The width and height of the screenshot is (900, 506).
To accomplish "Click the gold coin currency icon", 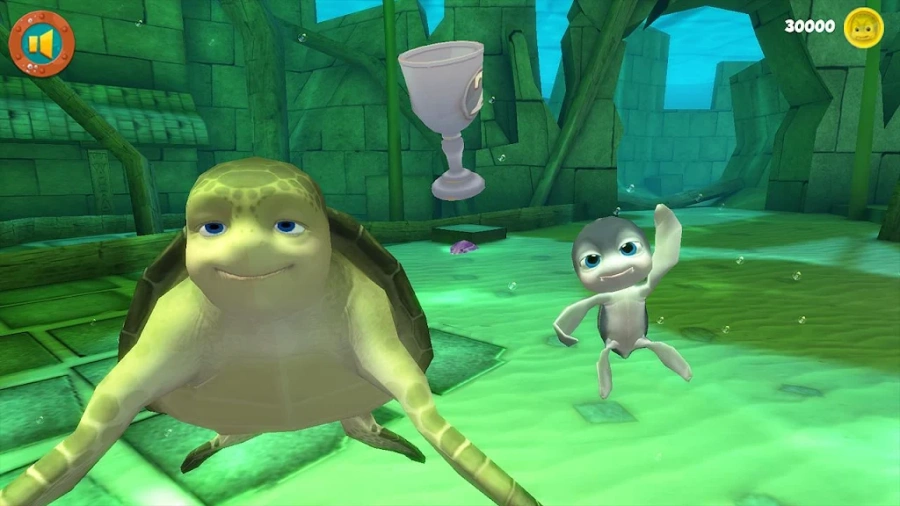I will (863, 27).
